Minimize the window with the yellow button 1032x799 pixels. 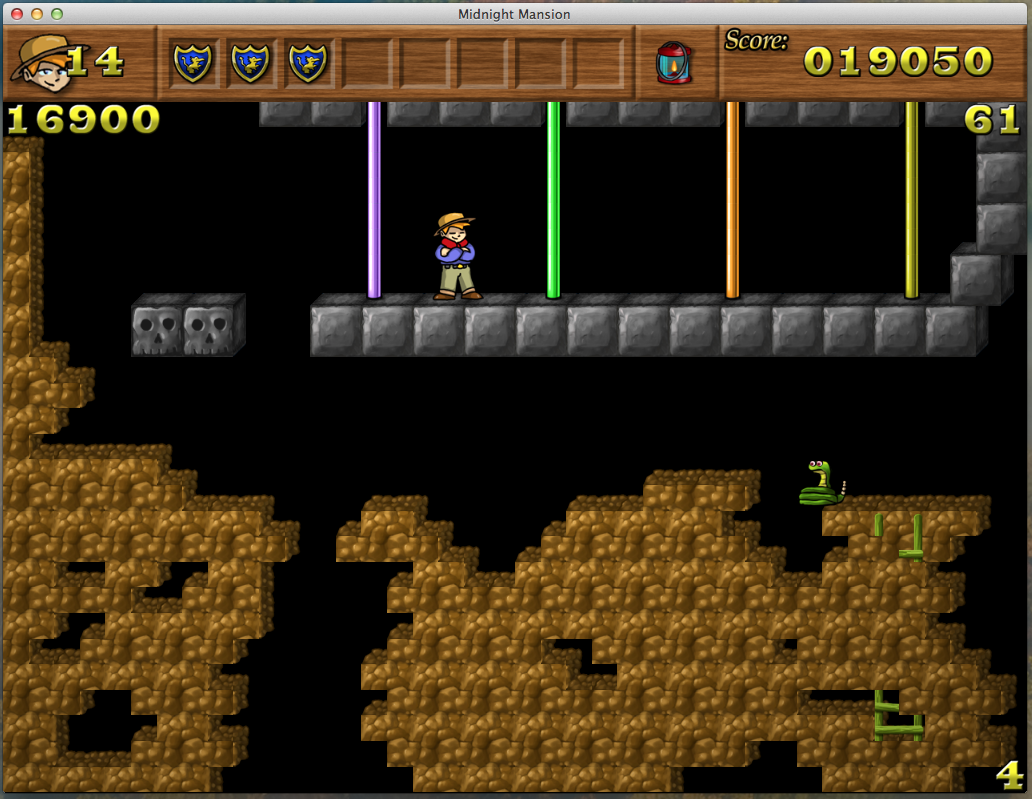37,14
